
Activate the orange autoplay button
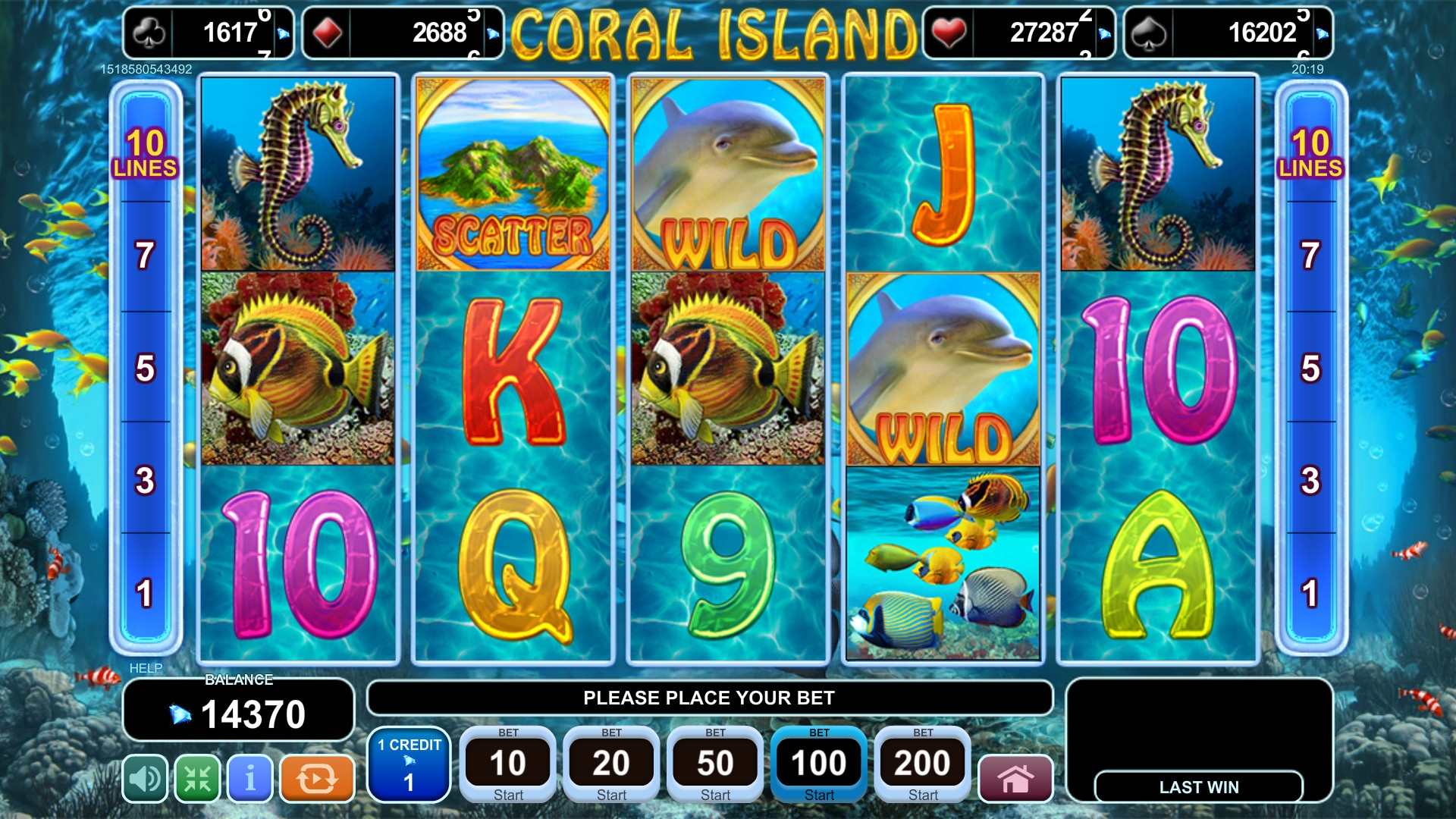click(x=317, y=778)
